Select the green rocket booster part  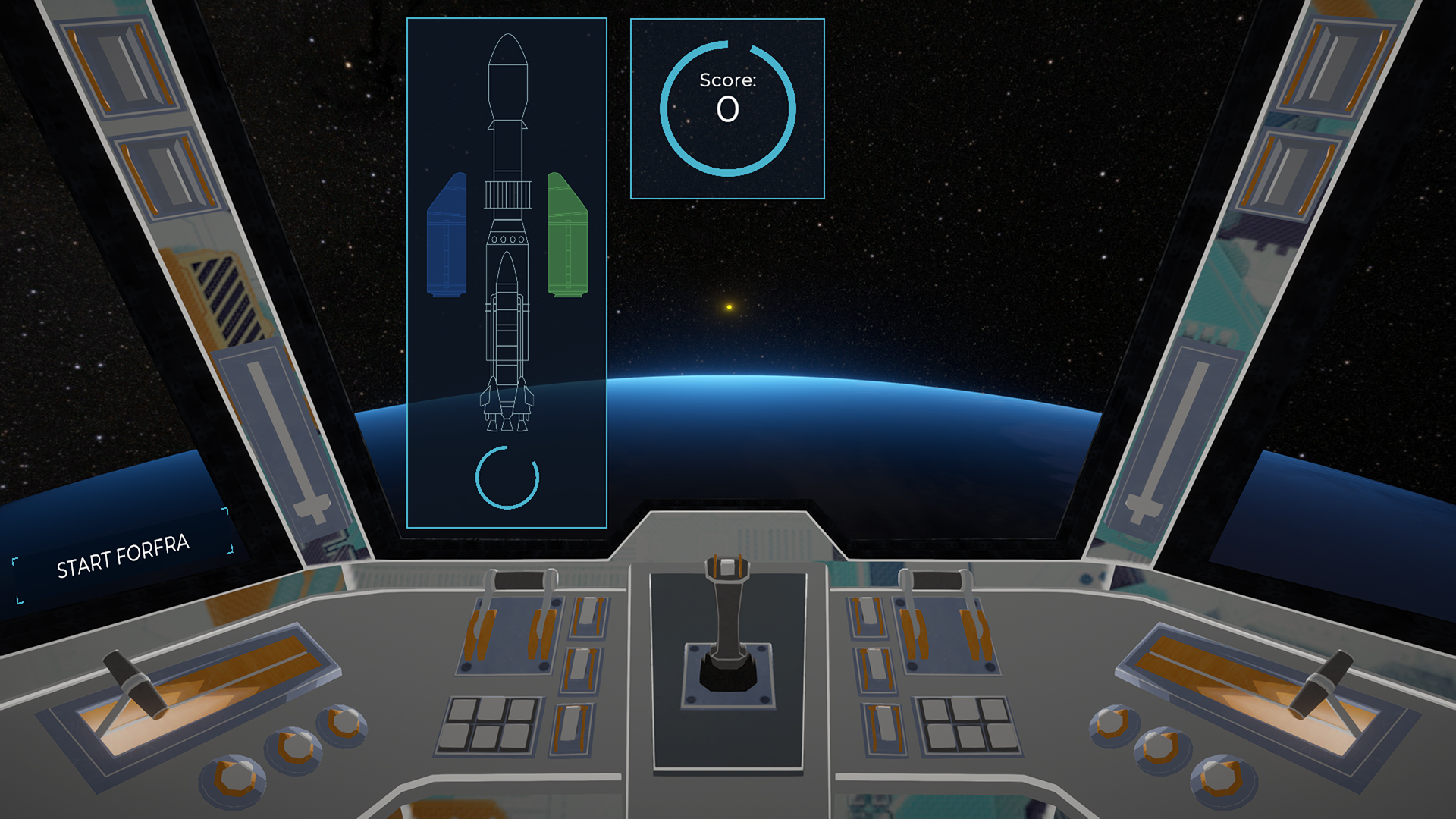tap(567, 237)
